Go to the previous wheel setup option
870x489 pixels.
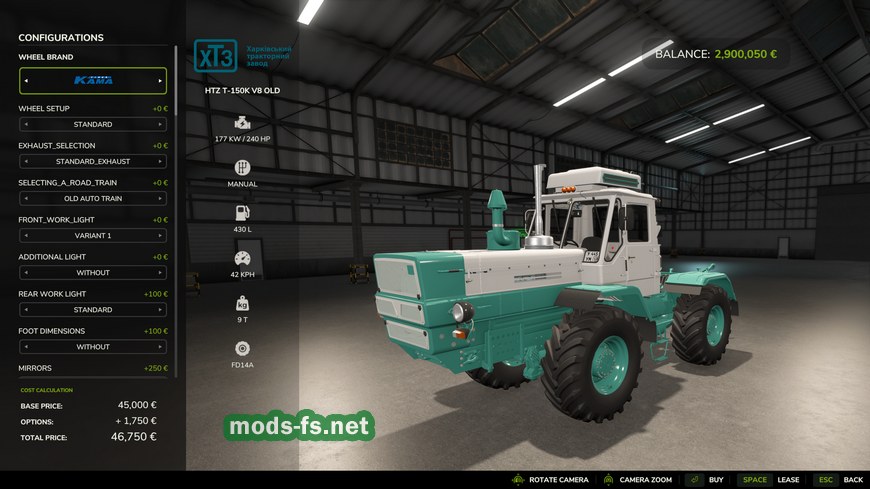(26, 125)
